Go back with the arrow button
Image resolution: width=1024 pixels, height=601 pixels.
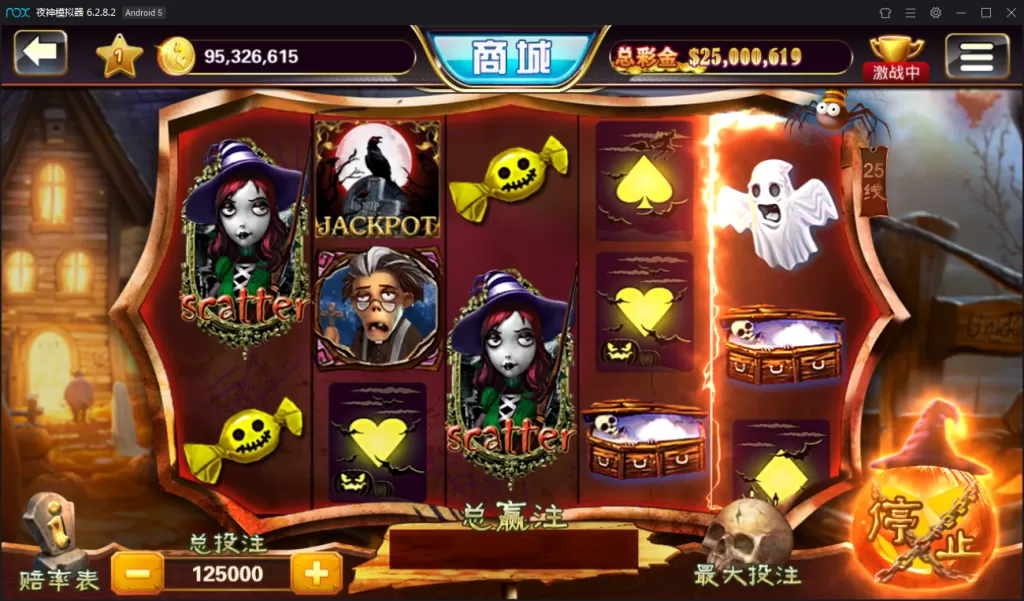click(40, 53)
